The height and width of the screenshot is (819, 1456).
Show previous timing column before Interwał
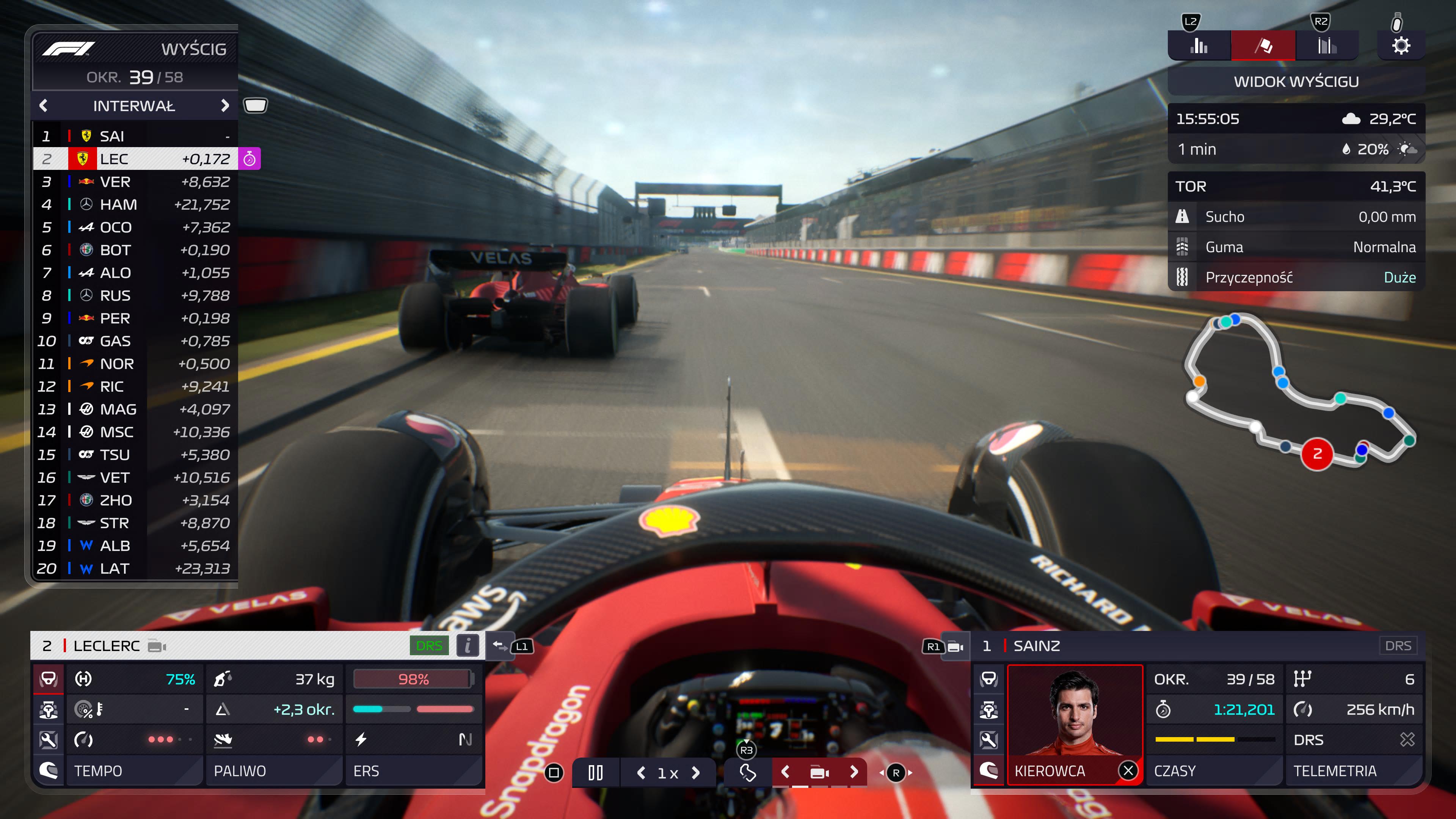(44, 106)
